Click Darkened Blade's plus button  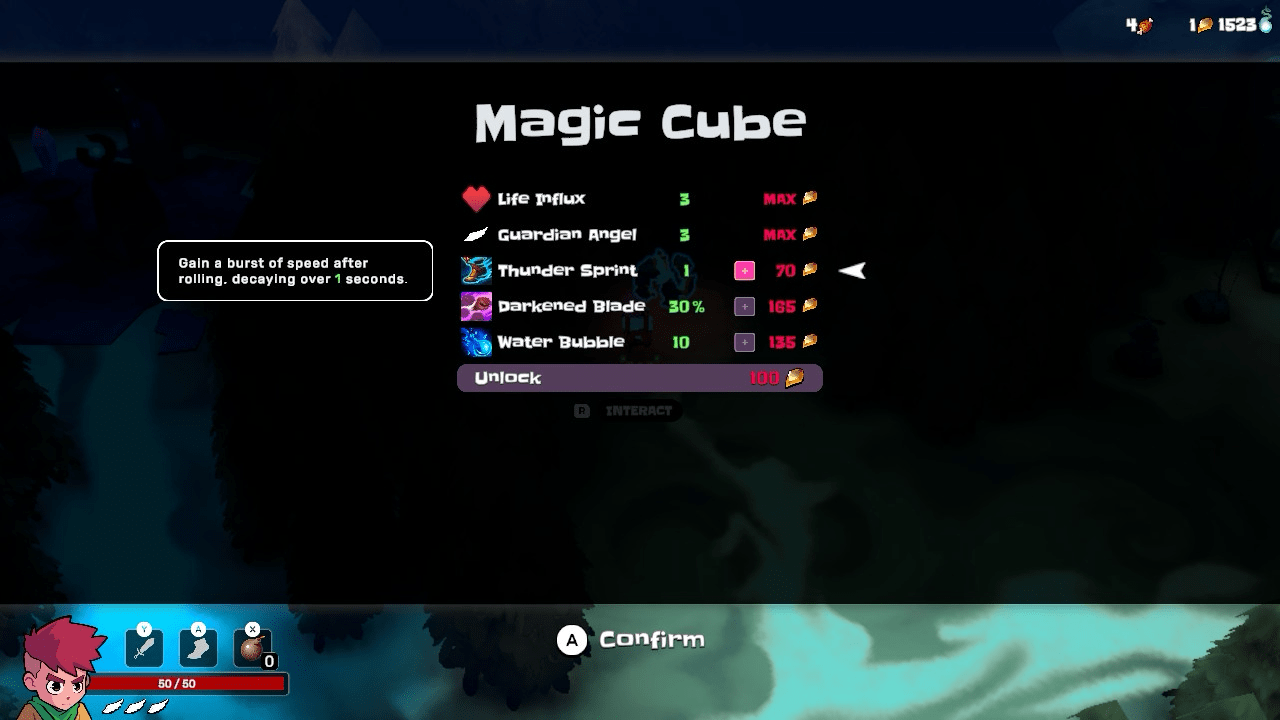click(x=744, y=307)
